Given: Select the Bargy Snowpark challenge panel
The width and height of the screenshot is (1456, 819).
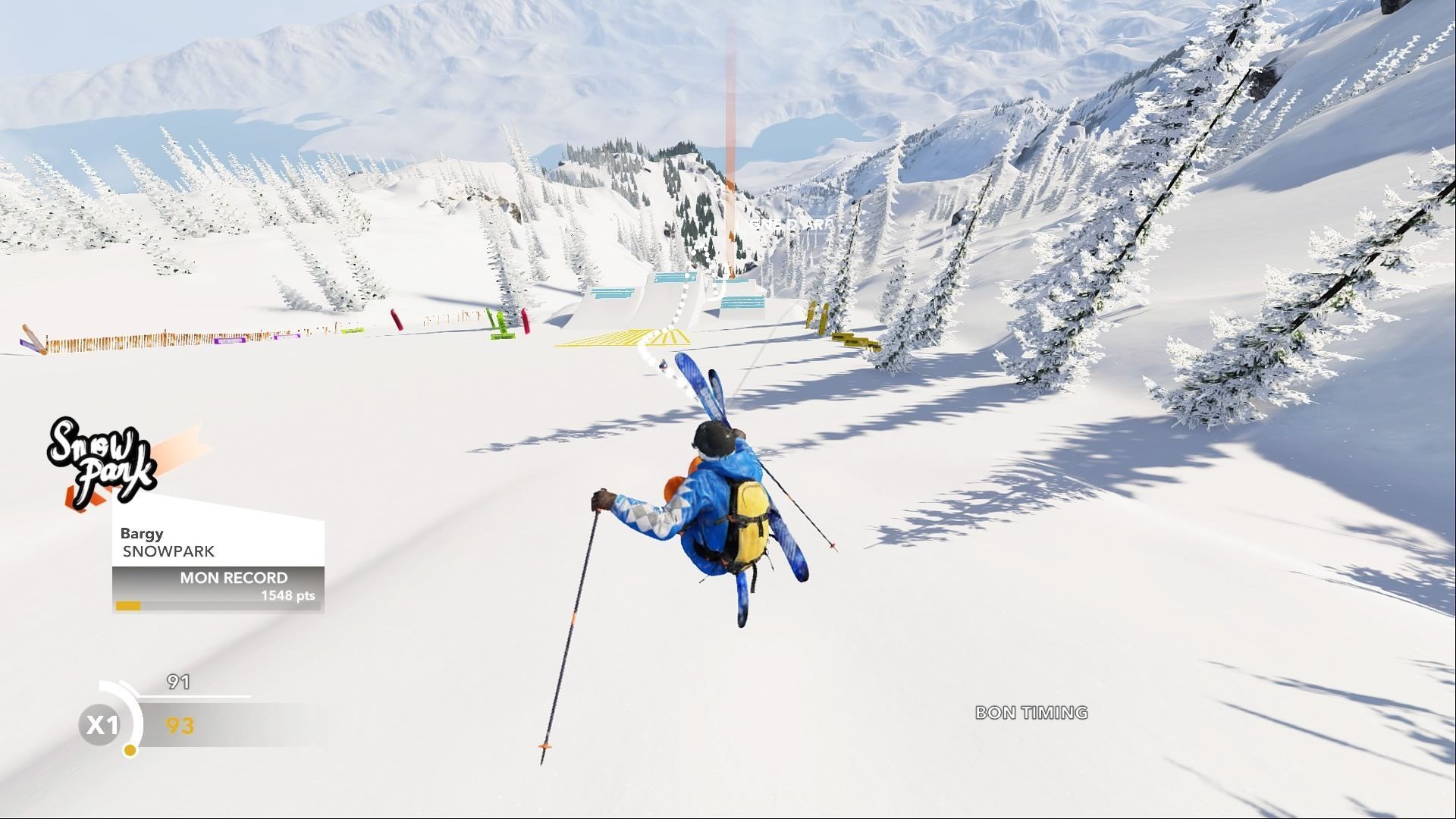Looking at the screenshot, I should [x=218, y=542].
